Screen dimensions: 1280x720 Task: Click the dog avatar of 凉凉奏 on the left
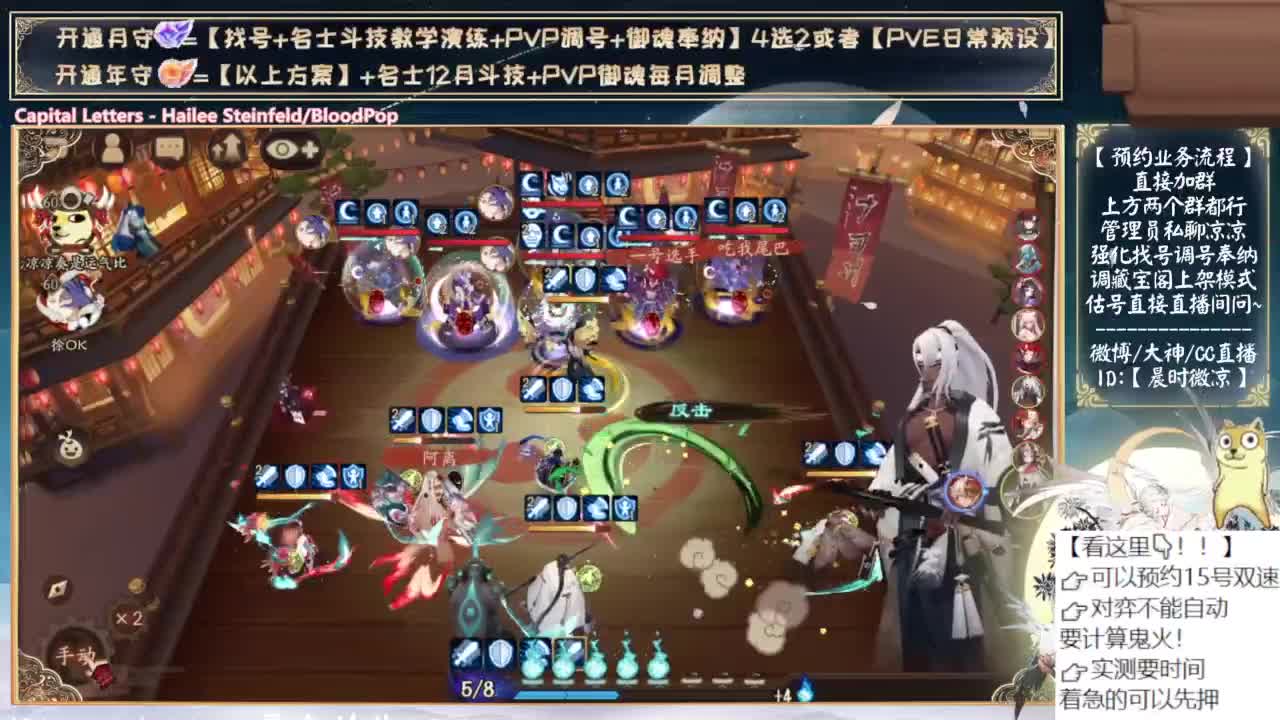[x=68, y=222]
